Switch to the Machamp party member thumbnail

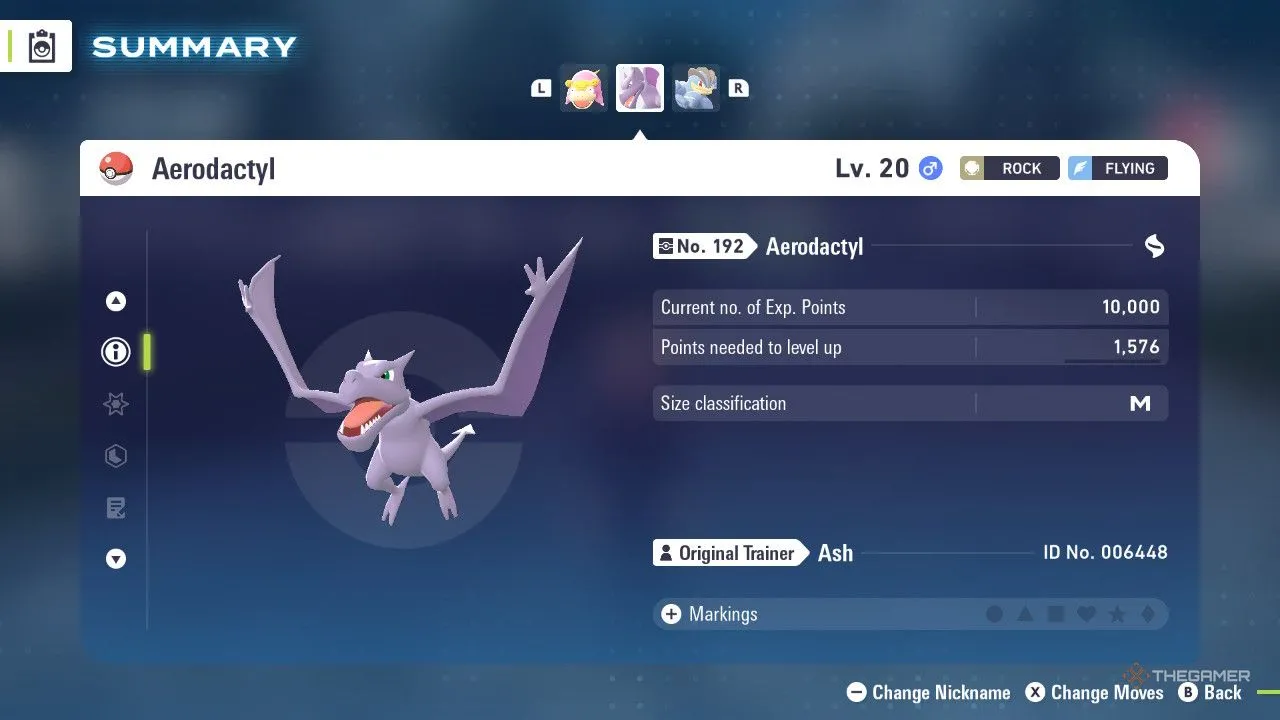(x=696, y=88)
